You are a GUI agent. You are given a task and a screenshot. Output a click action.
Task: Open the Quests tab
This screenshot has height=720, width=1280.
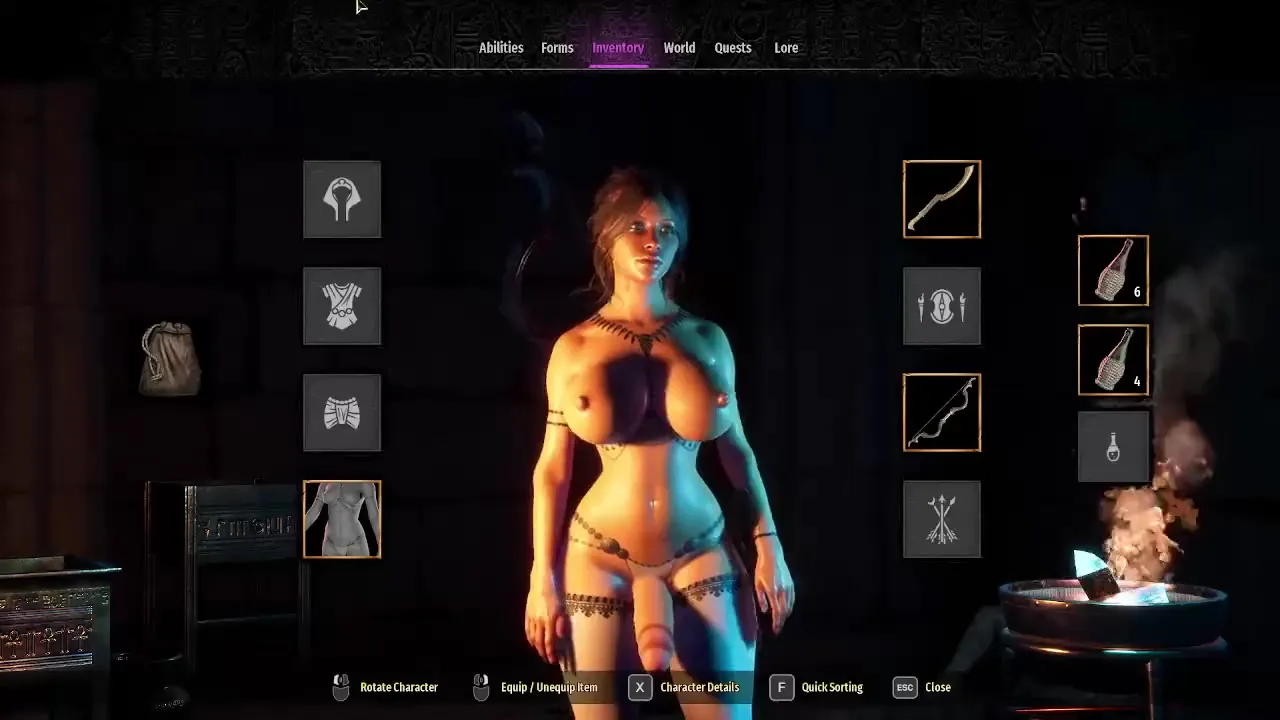click(x=733, y=48)
